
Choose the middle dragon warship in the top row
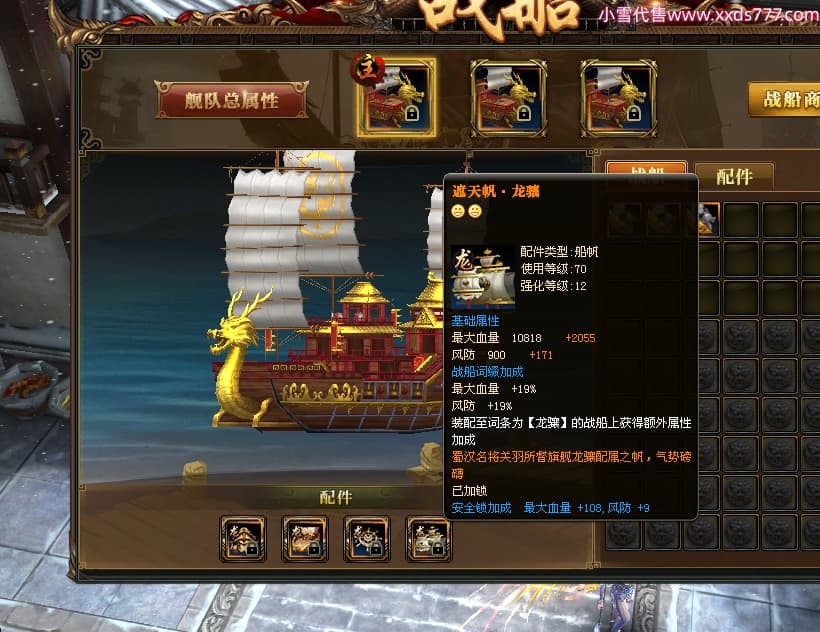(507, 97)
